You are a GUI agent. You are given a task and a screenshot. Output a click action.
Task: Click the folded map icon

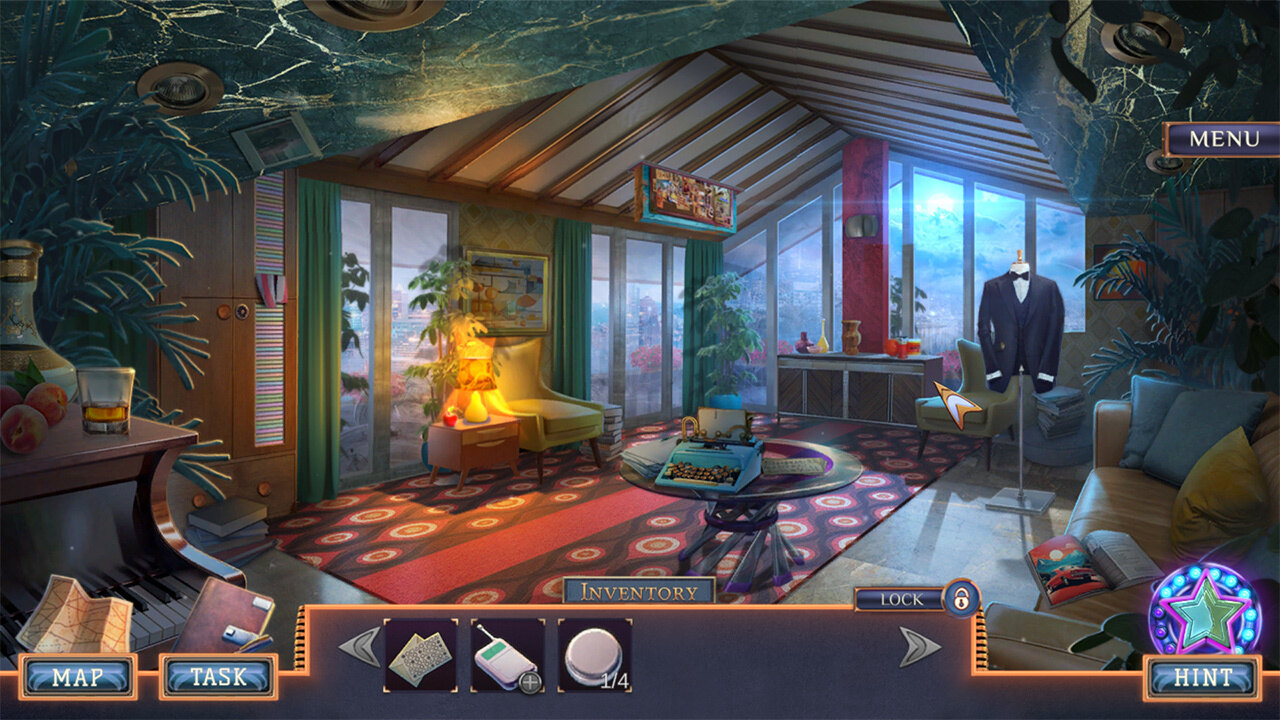click(75, 615)
